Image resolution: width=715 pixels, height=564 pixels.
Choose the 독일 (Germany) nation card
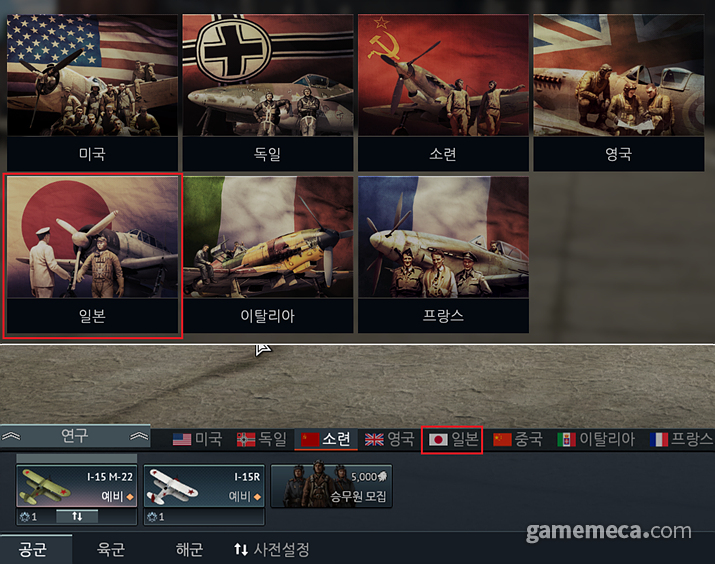click(x=268, y=90)
